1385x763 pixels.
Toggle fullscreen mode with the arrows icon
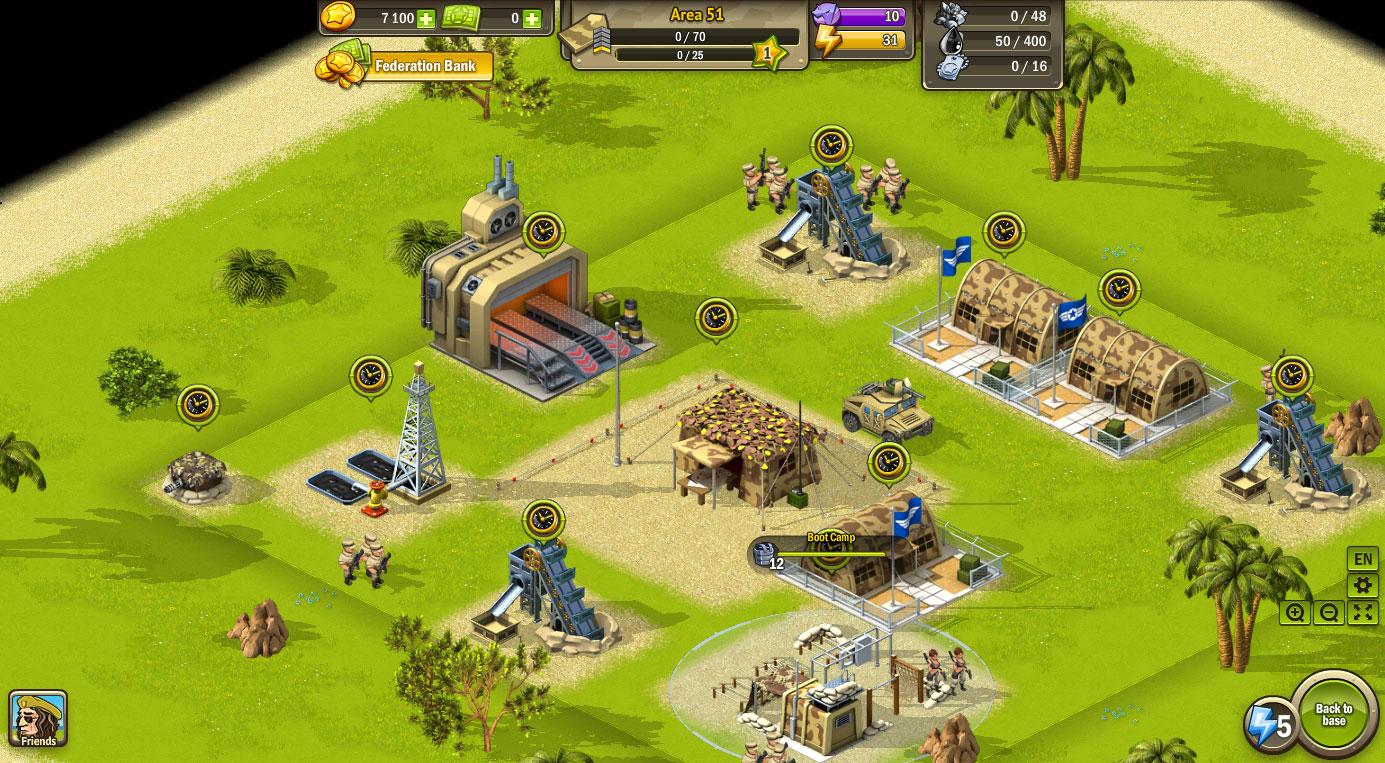coord(1363,613)
